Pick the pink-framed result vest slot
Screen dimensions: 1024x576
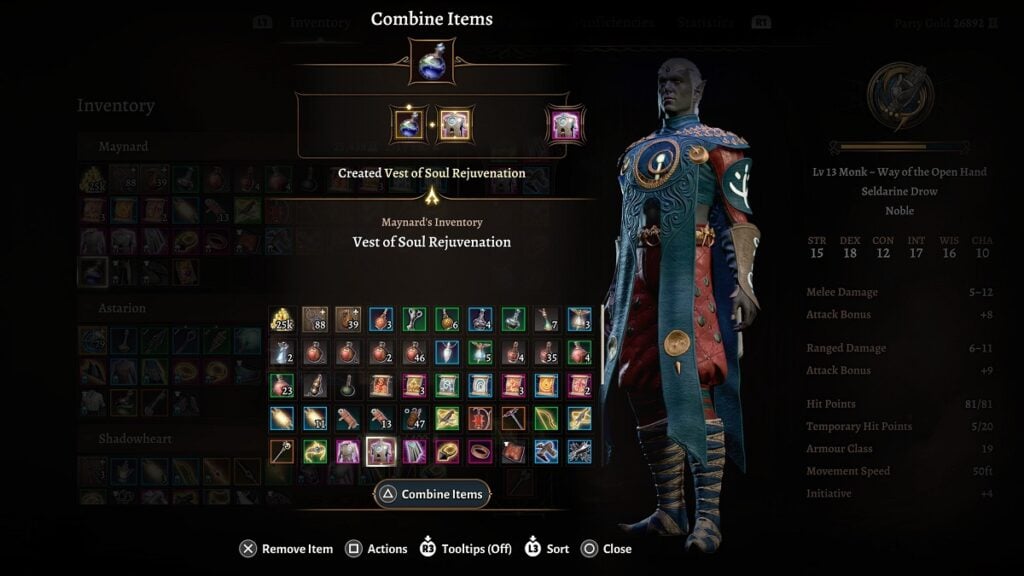click(565, 125)
